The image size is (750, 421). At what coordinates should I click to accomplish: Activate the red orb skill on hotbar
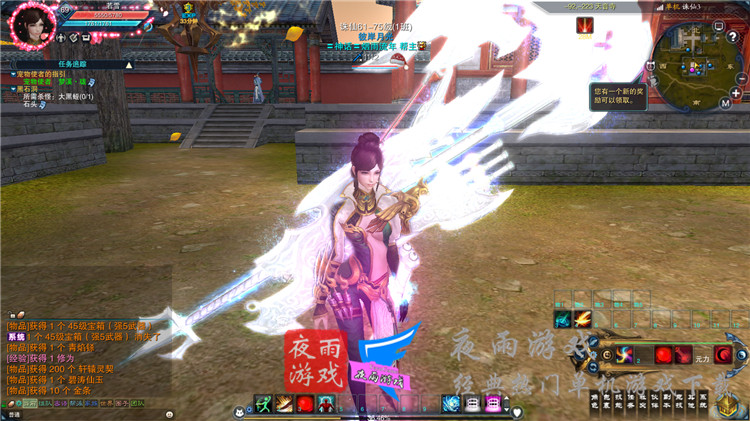tap(305, 403)
